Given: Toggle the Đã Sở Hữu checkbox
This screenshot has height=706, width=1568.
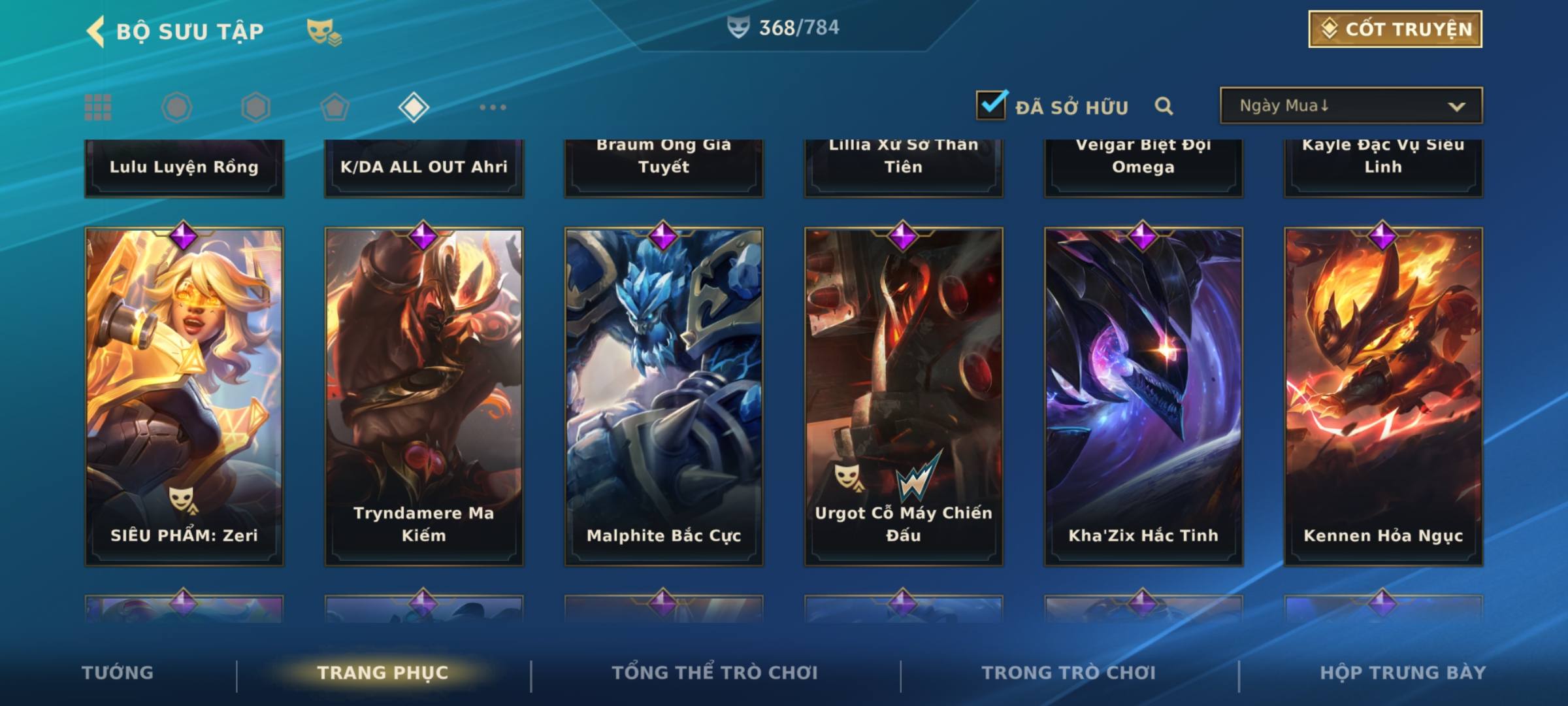Looking at the screenshot, I should tap(991, 105).
